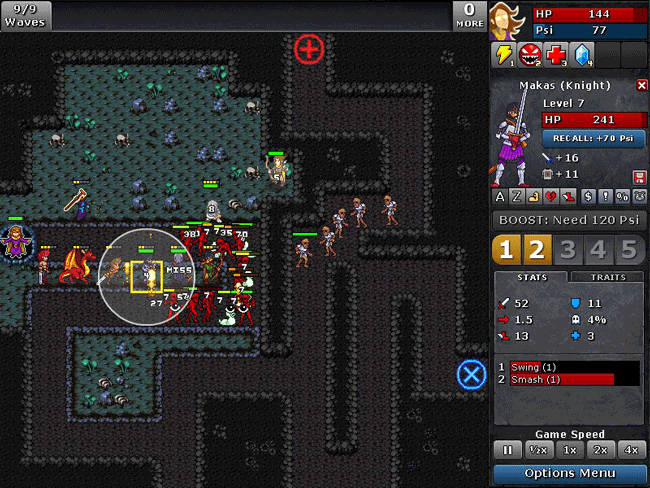Screen dimensions: 650x488
Task: Pause the game
Action: [x=507, y=450]
